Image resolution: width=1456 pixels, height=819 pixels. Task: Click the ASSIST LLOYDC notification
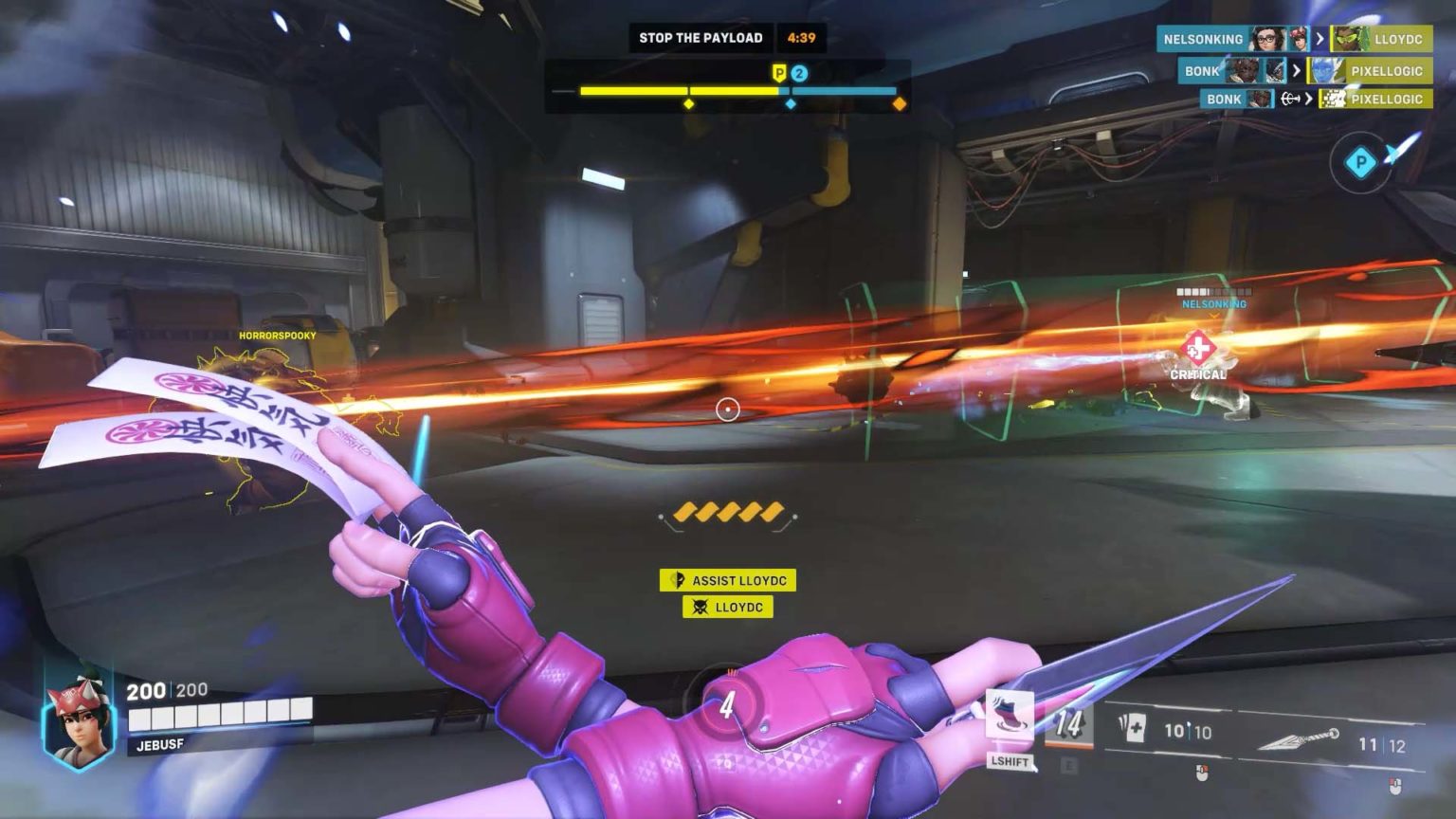(728, 580)
